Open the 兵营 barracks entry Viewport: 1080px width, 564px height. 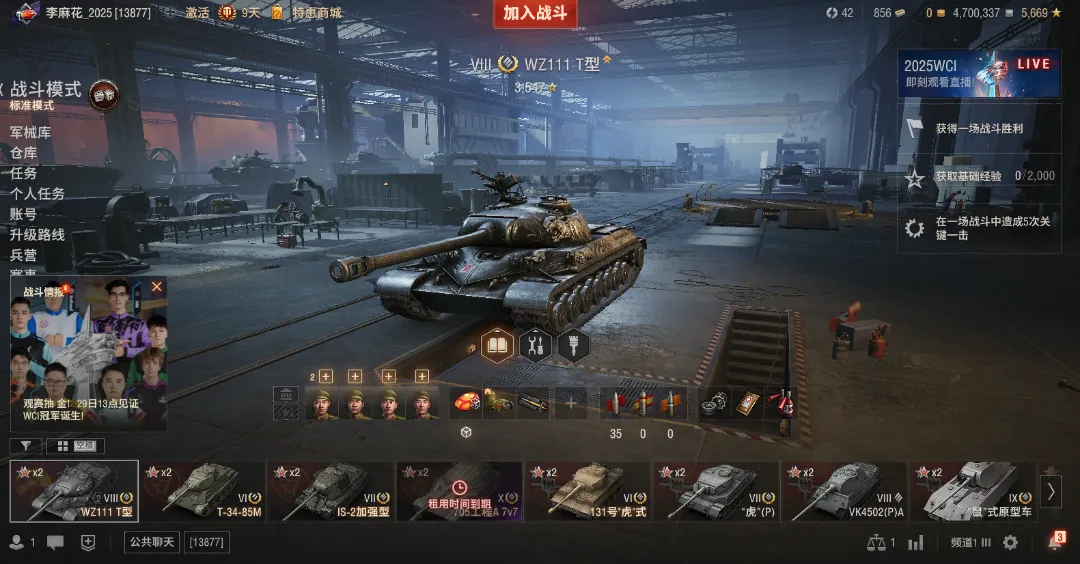(24, 255)
